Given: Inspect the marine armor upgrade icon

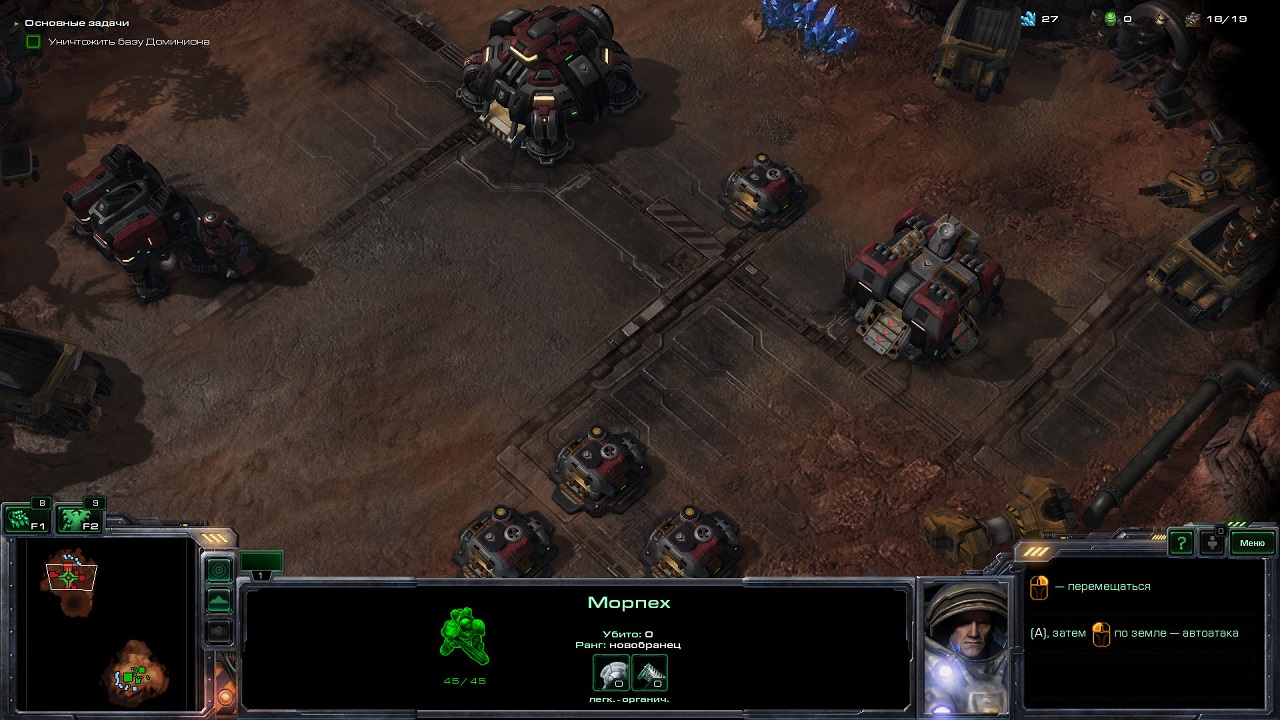Looking at the screenshot, I should tap(611, 673).
